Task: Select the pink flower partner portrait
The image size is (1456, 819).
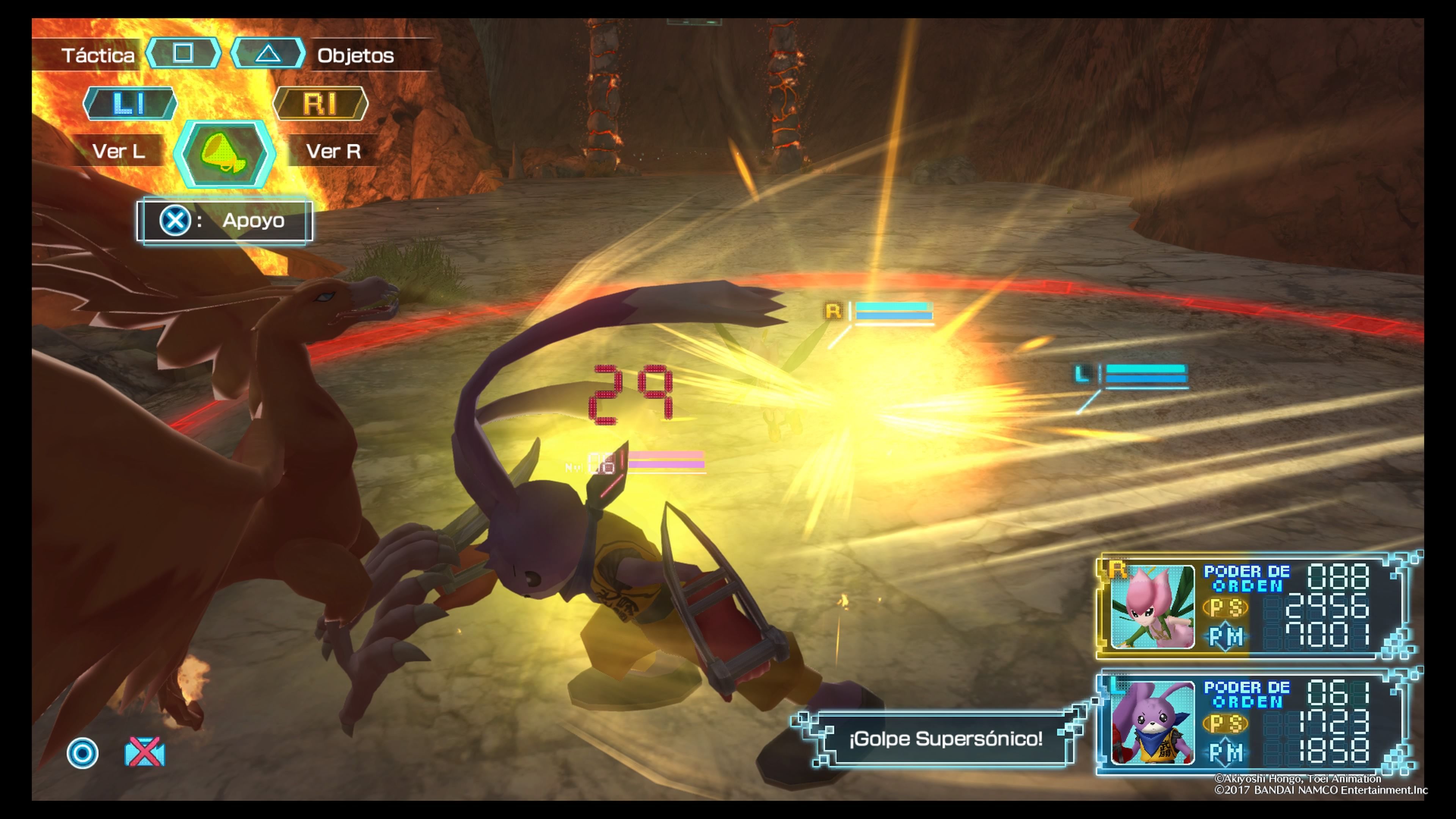Action: (x=1153, y=607)
